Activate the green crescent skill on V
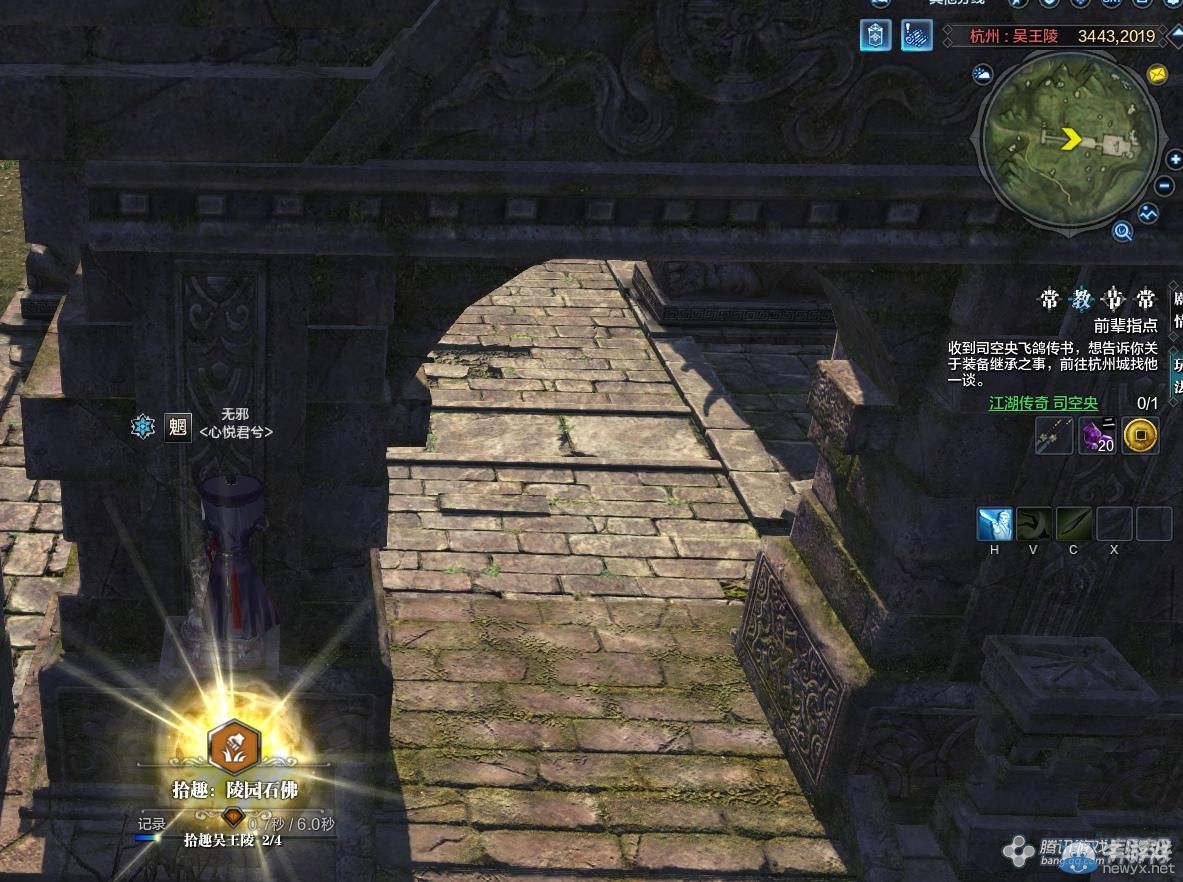Viewport: 1183px width, 882px height. (1034, 524)
